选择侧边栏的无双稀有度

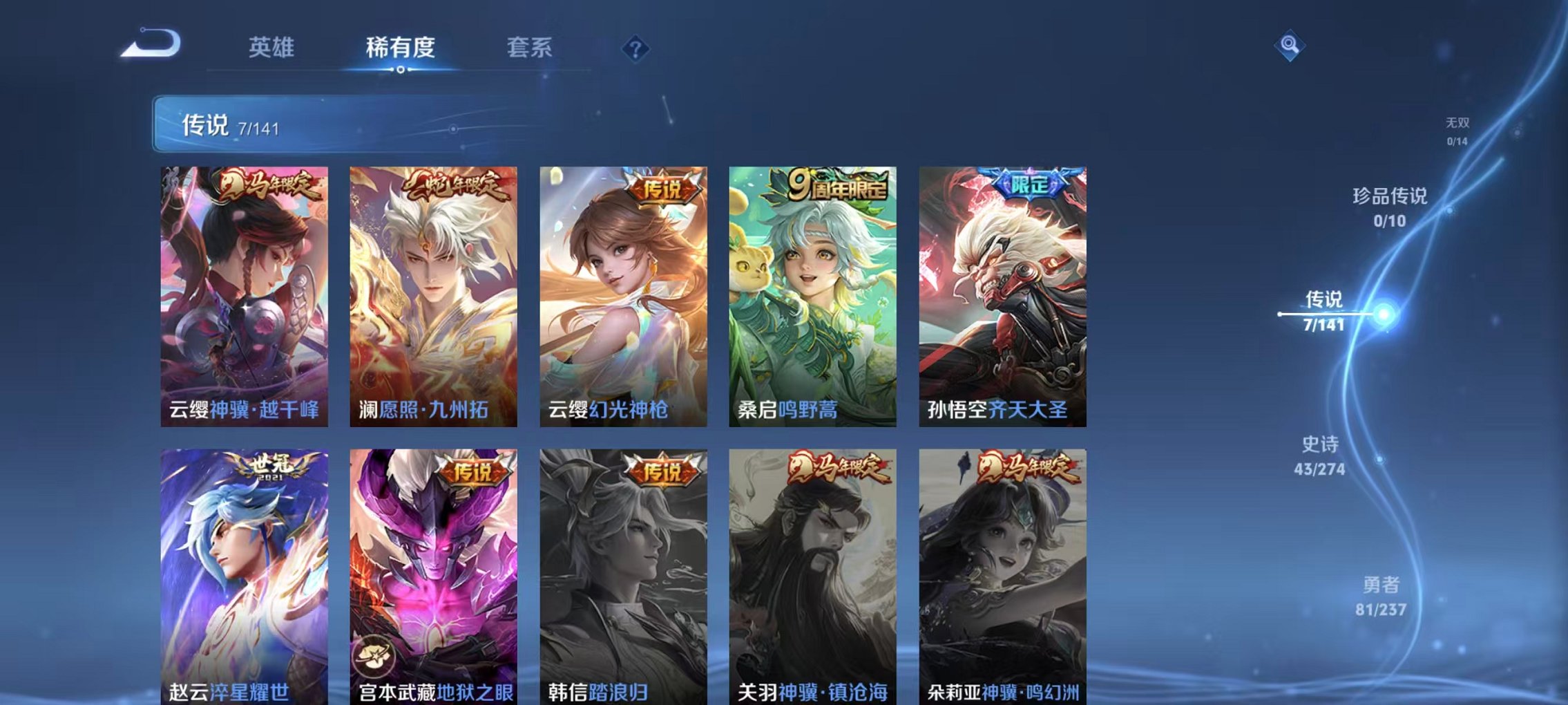coord(1458,131)
